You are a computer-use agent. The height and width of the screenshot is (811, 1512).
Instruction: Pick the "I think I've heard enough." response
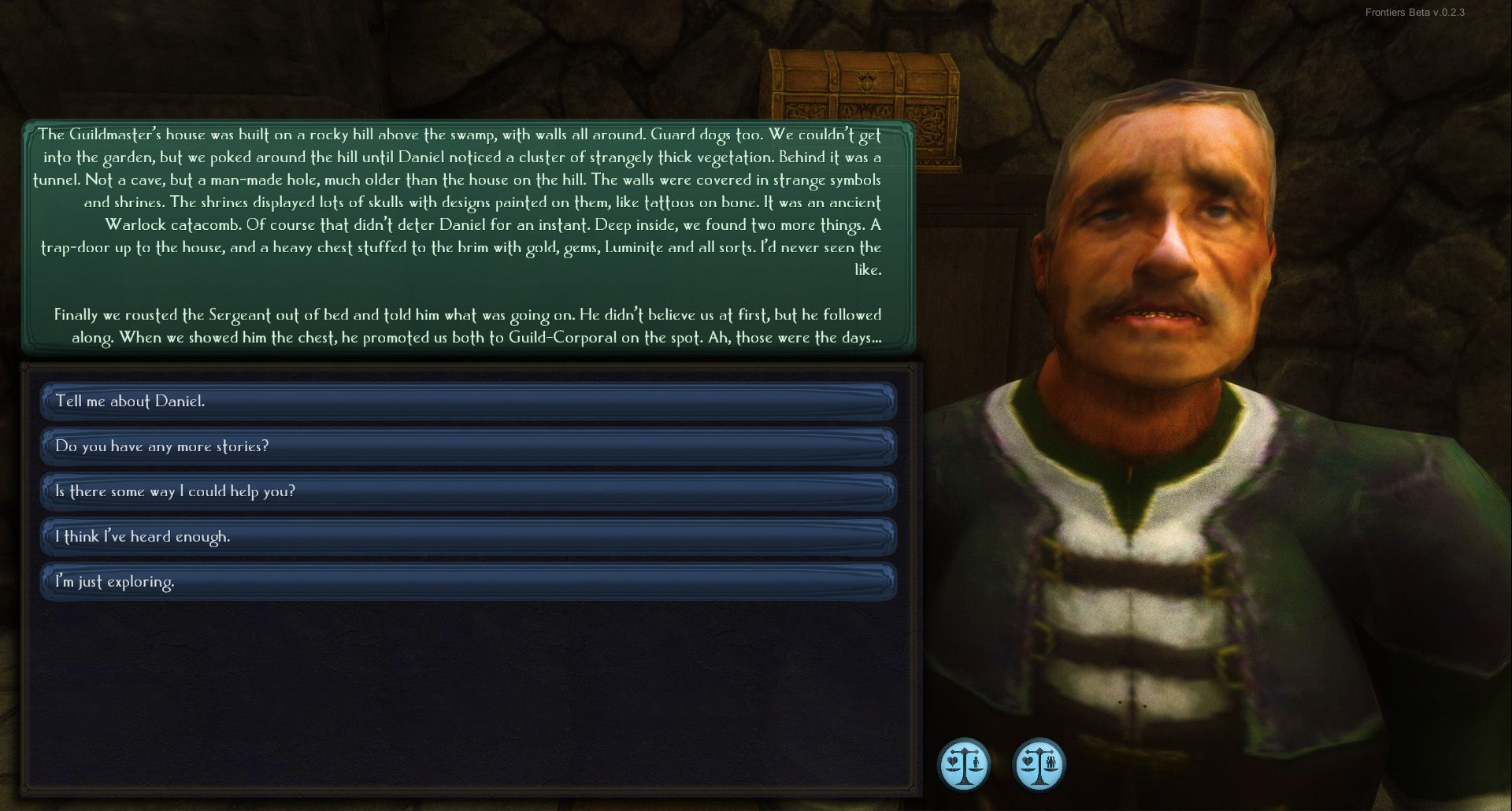[468, 537]
